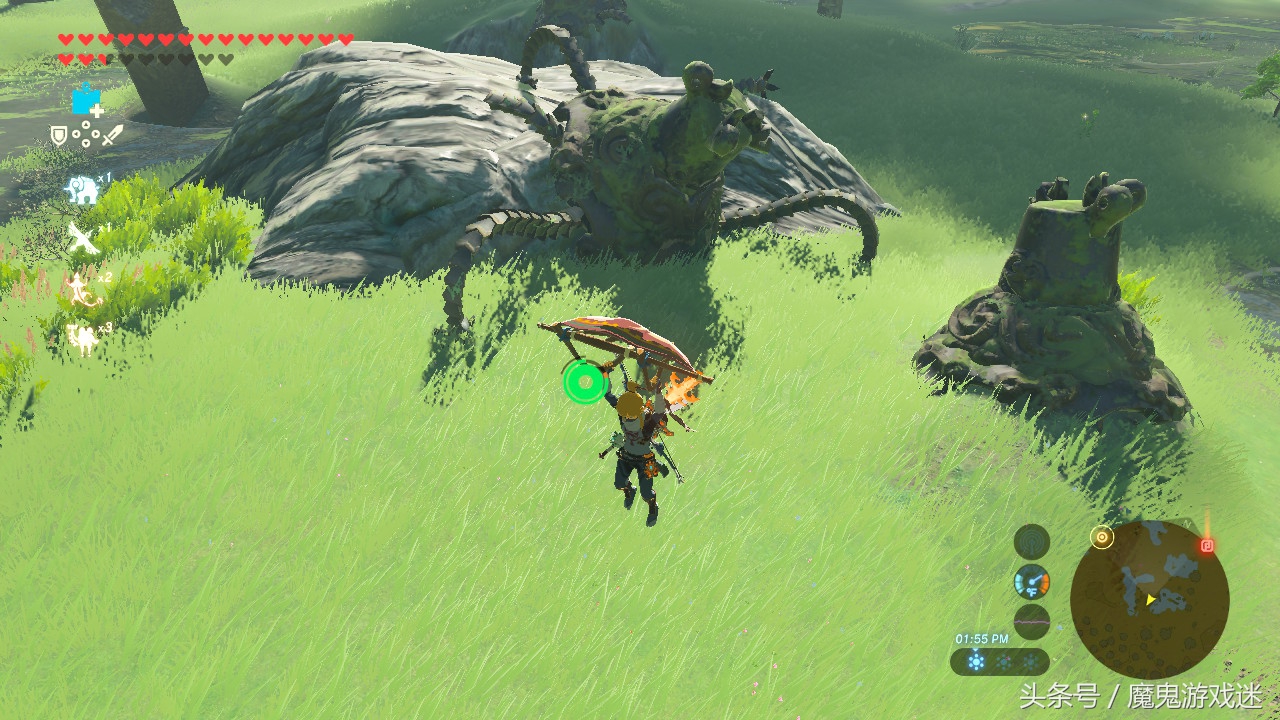Click the Sheikah Sensor radar icon
This screenshot has width=1280, height=720.
coord(1031,582)
